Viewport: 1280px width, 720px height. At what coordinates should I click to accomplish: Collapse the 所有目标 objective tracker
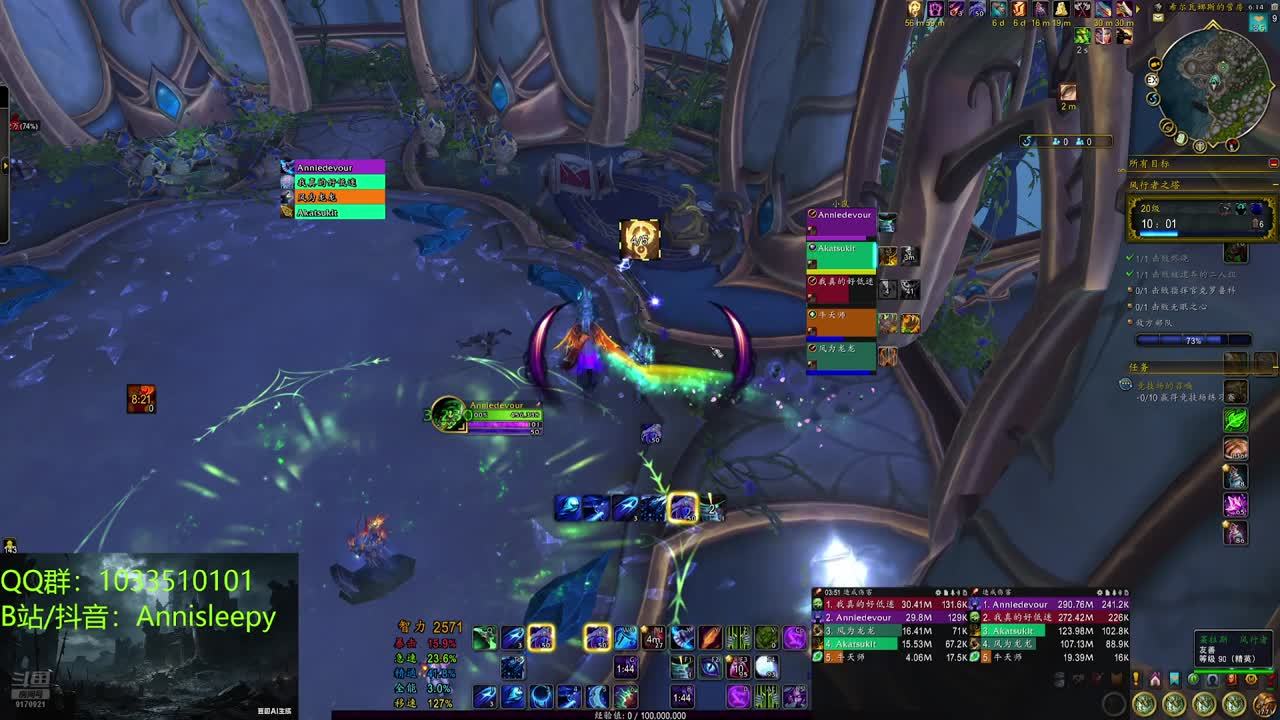click(1273, 163)
